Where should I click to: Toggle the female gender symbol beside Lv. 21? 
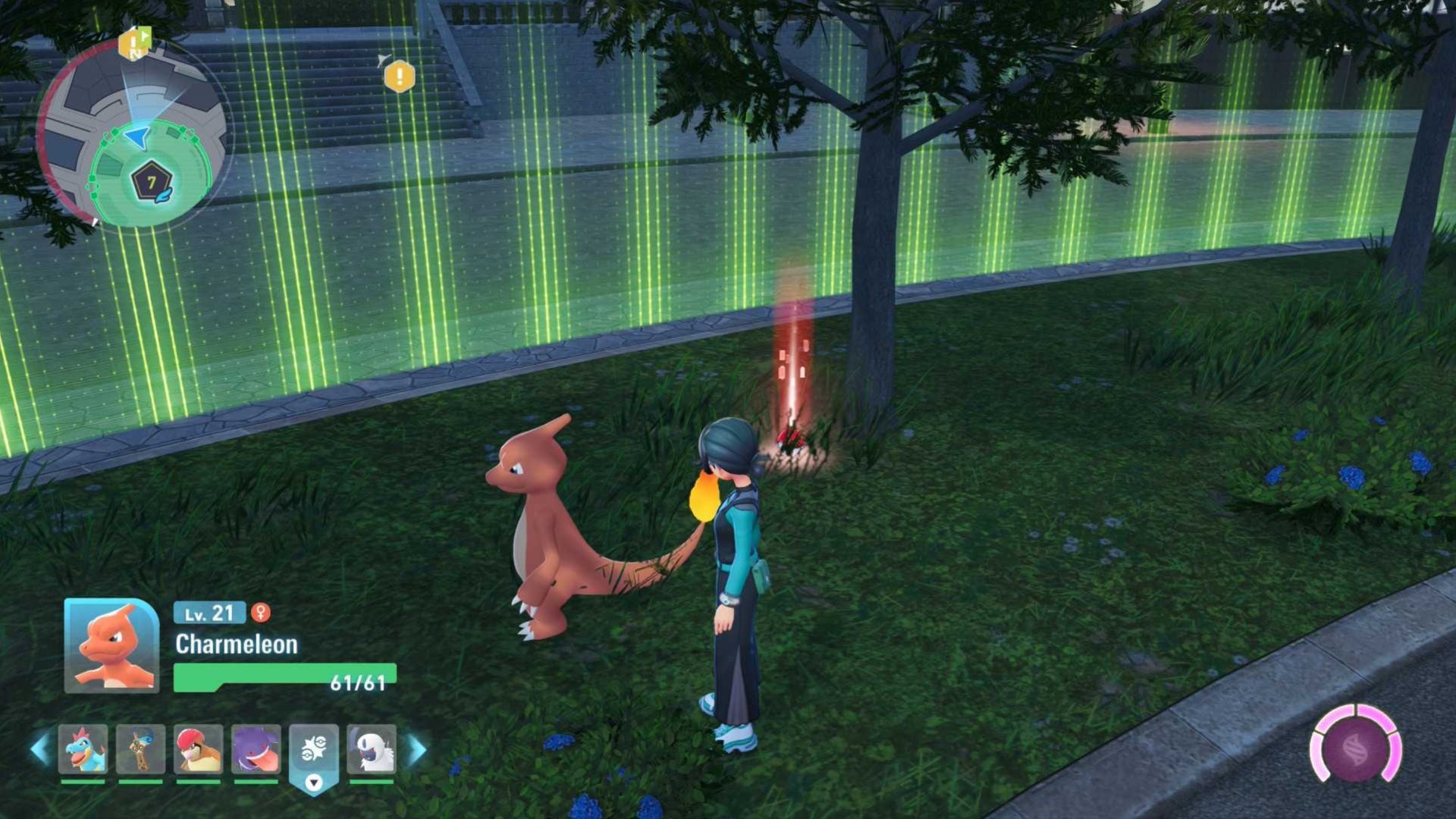260,614
